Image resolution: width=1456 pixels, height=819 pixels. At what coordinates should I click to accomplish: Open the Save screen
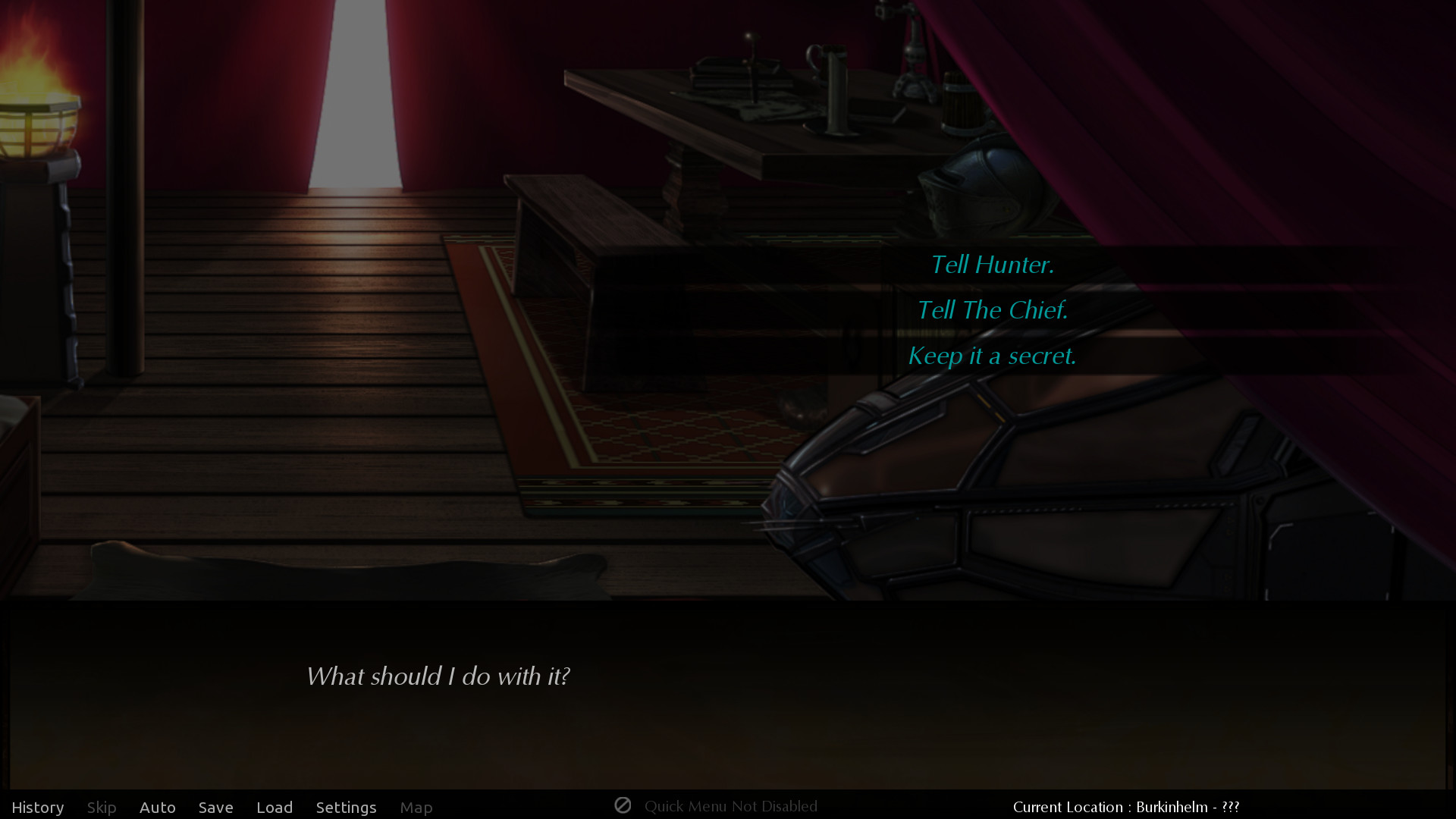click(215, 807)
